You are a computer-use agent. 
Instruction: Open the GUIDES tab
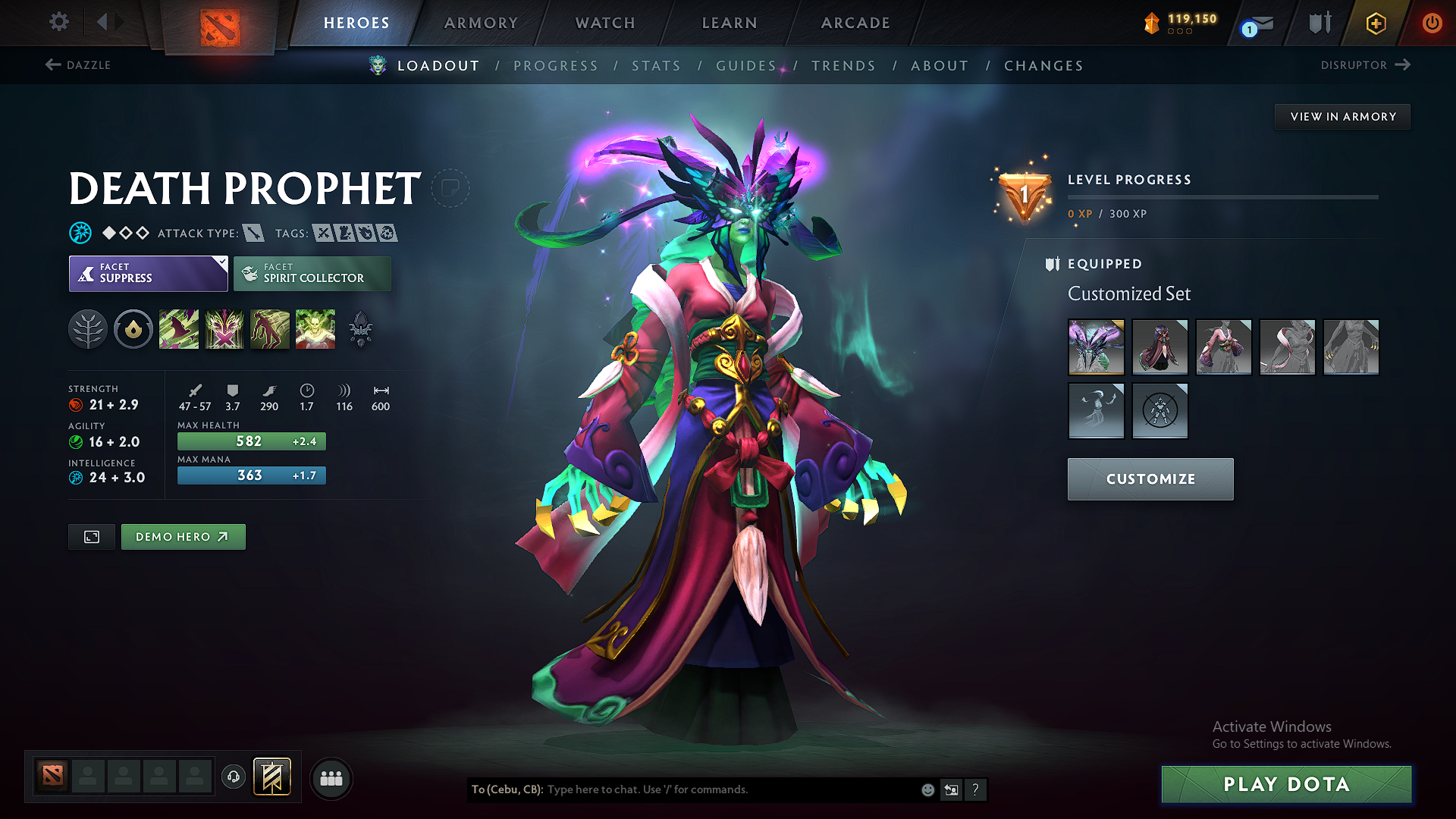[746, 66]
